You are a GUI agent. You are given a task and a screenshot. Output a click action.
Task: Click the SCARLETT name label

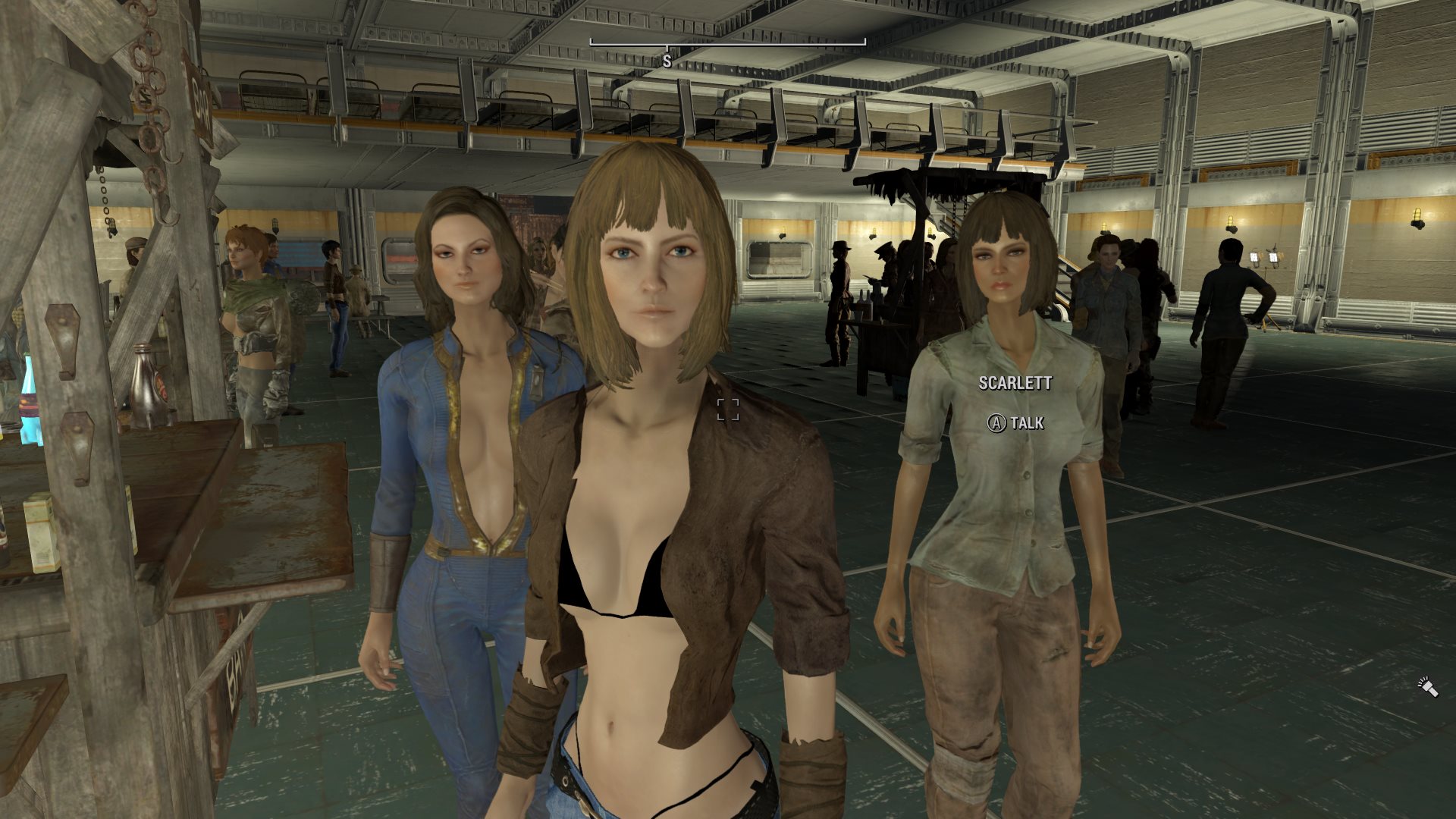(1015, 384)
